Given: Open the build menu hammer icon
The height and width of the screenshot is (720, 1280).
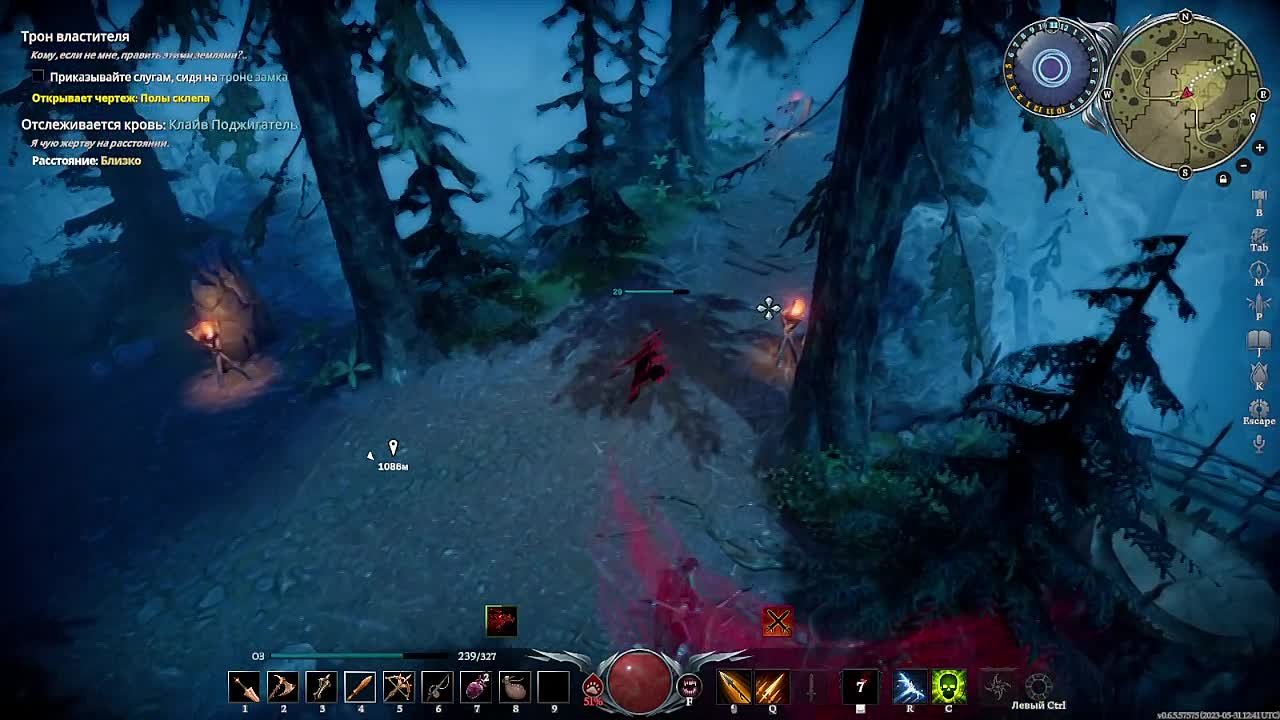Looking at the screenshot, I should pyautogui.click(x=1259, y=200).
